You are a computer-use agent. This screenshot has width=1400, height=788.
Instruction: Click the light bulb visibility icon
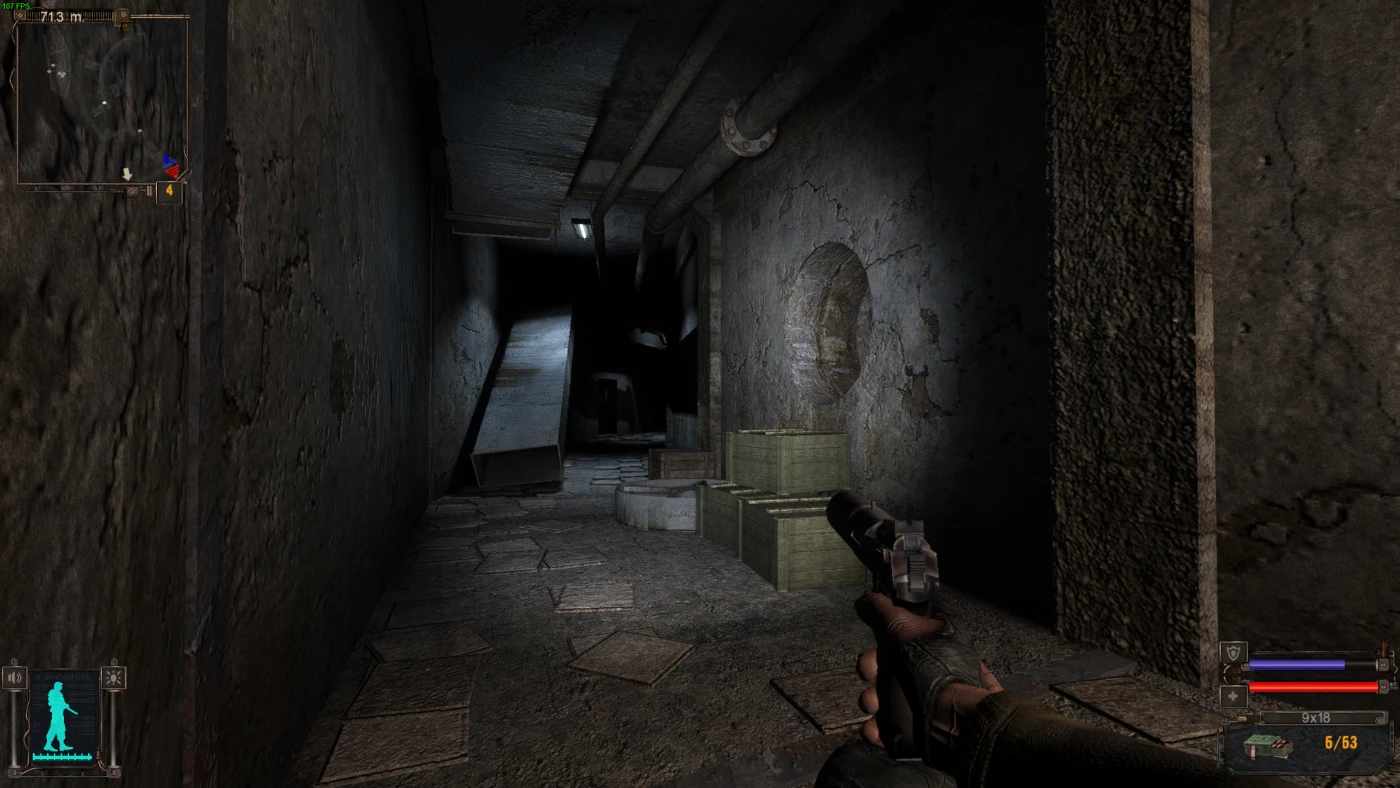click(114, 678)
